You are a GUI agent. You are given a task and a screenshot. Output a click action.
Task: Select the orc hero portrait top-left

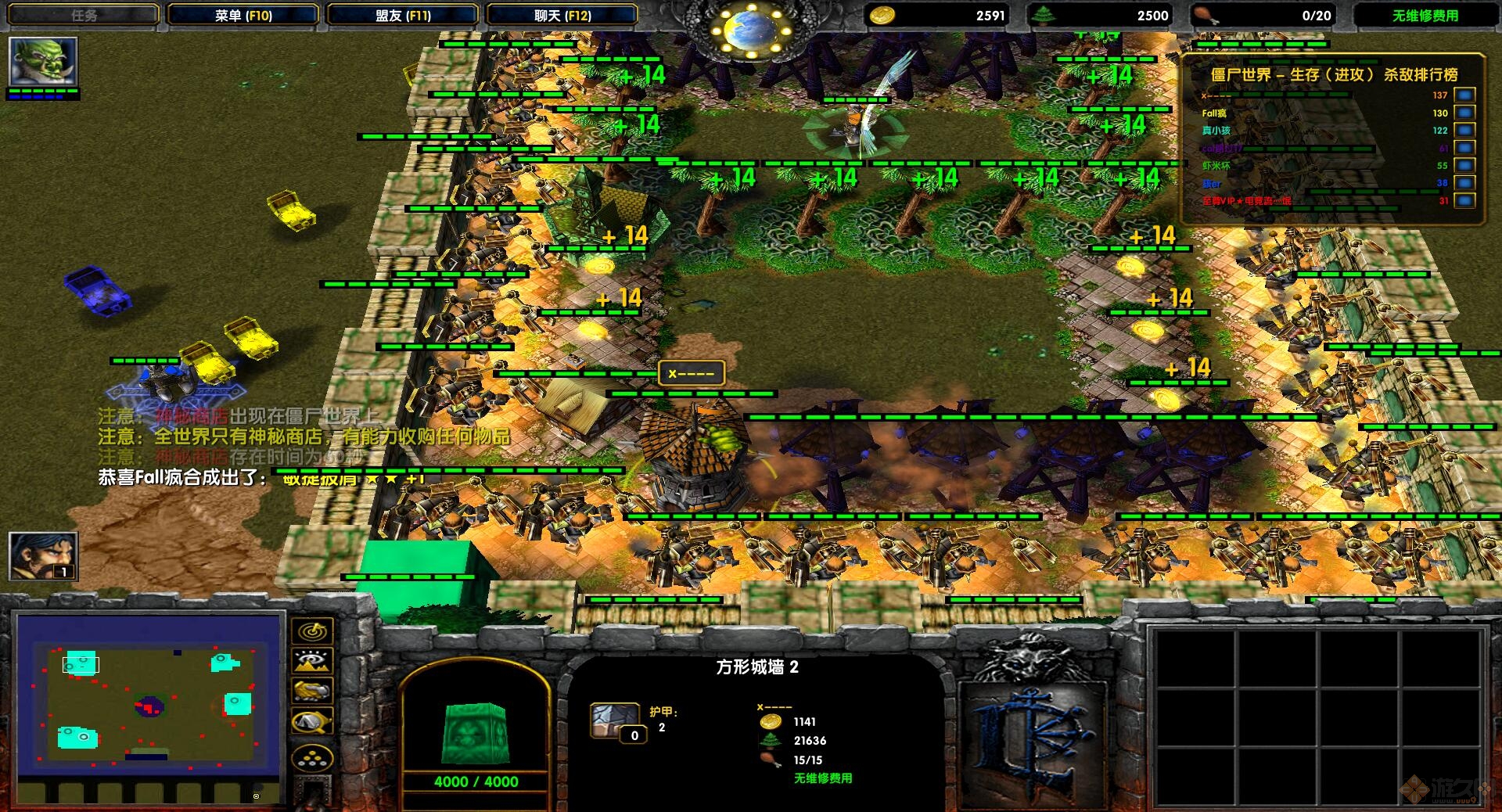tap(43, 63)
